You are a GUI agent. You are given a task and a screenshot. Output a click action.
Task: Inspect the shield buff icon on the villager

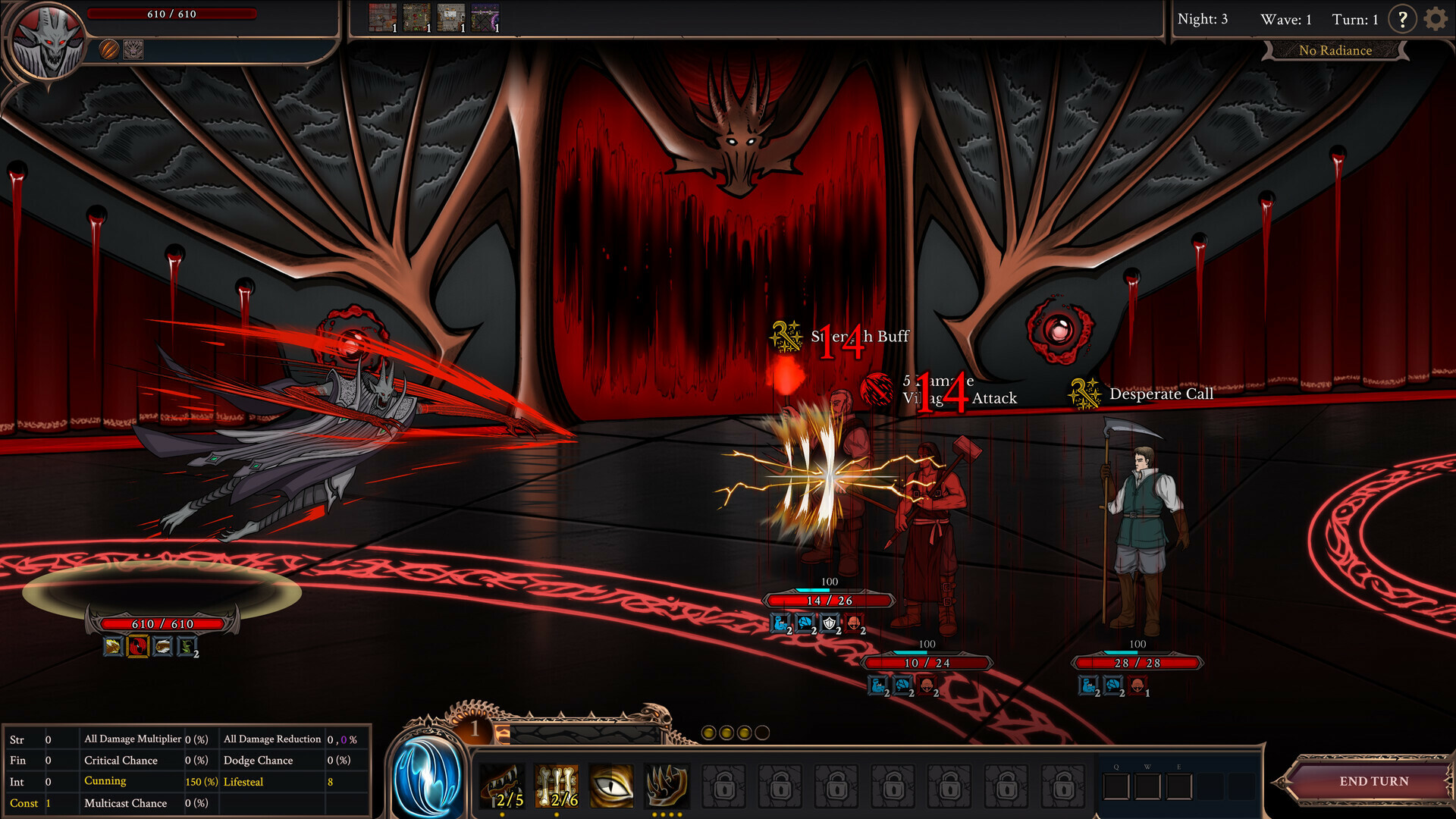830,625
